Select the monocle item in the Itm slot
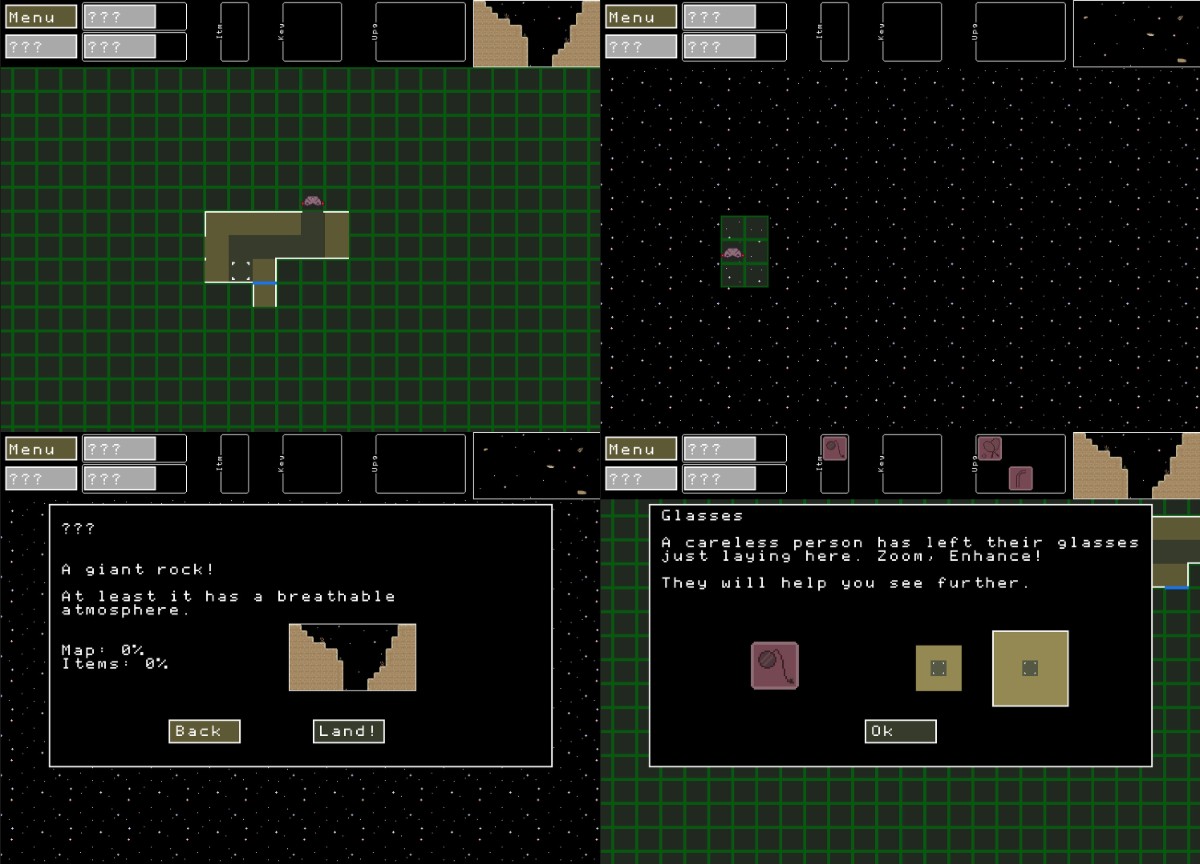Image resolution: width=1200 pixels, height=864 pixels. (834, 448)
